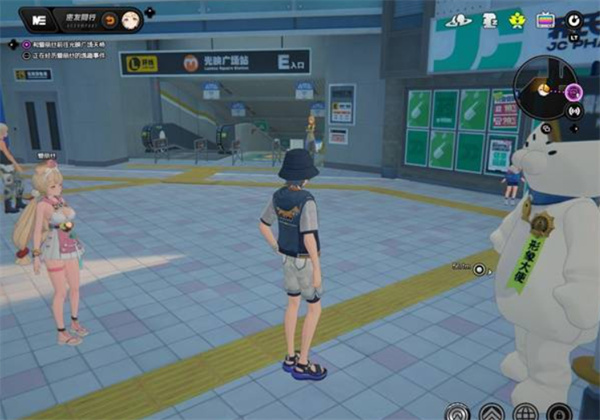Open the rainbow TV icon

click(x=546, y=20)
